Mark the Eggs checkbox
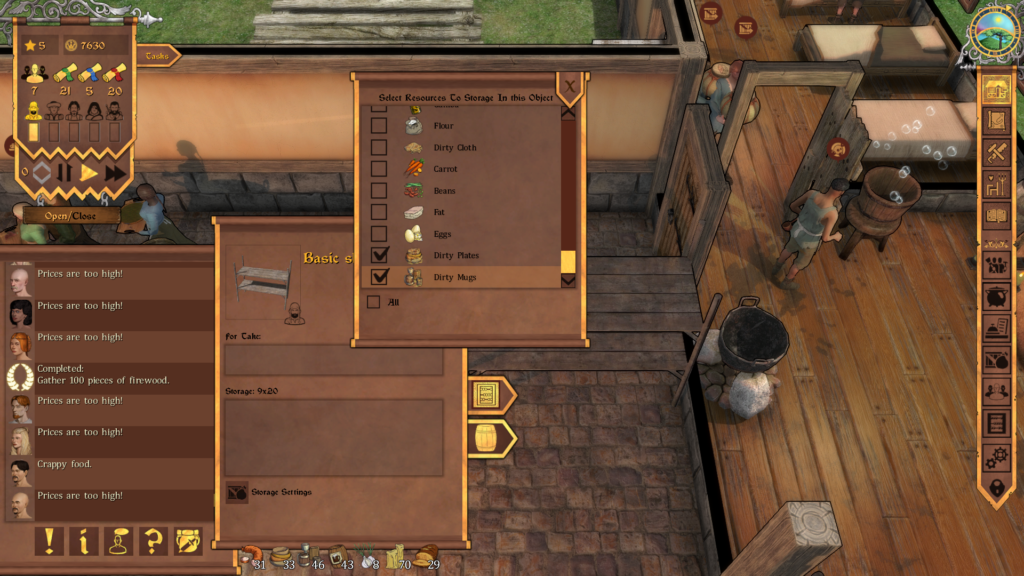Image resolution: width=1024 pixels, height=576 pixels. [x=379, y=234]
